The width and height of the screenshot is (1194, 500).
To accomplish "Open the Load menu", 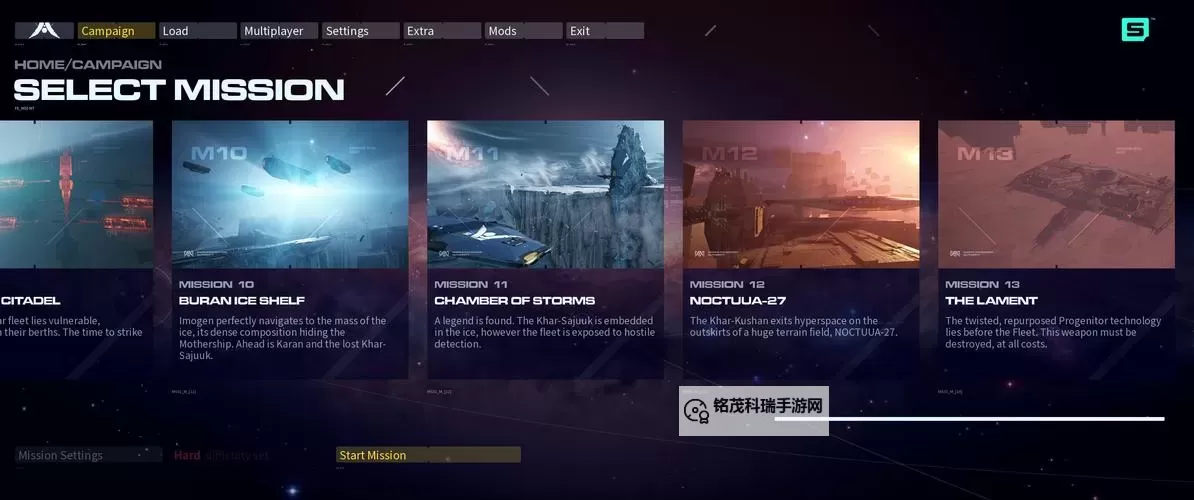I will 197,31.
